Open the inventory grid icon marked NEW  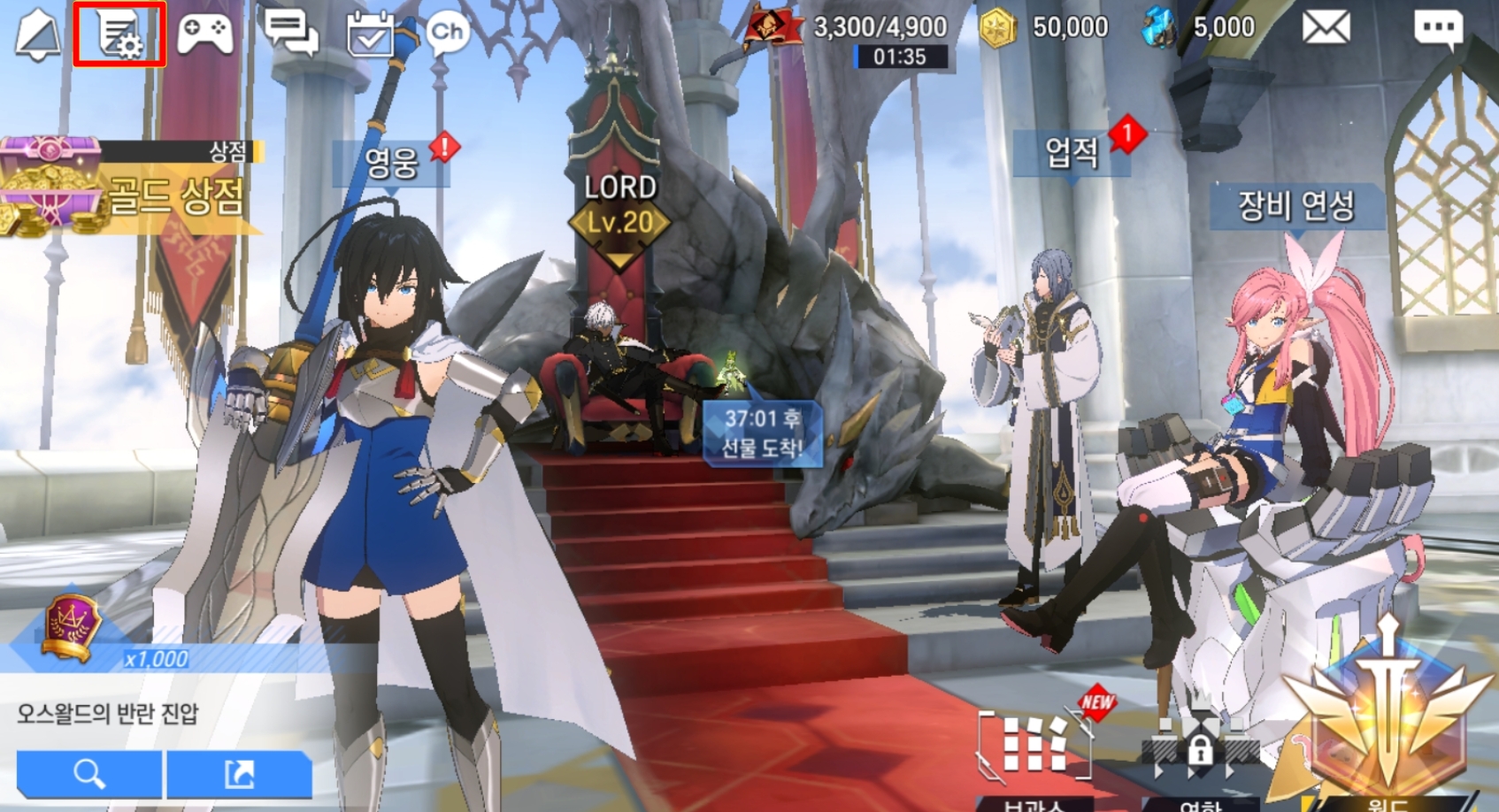tap(1034, 747)
